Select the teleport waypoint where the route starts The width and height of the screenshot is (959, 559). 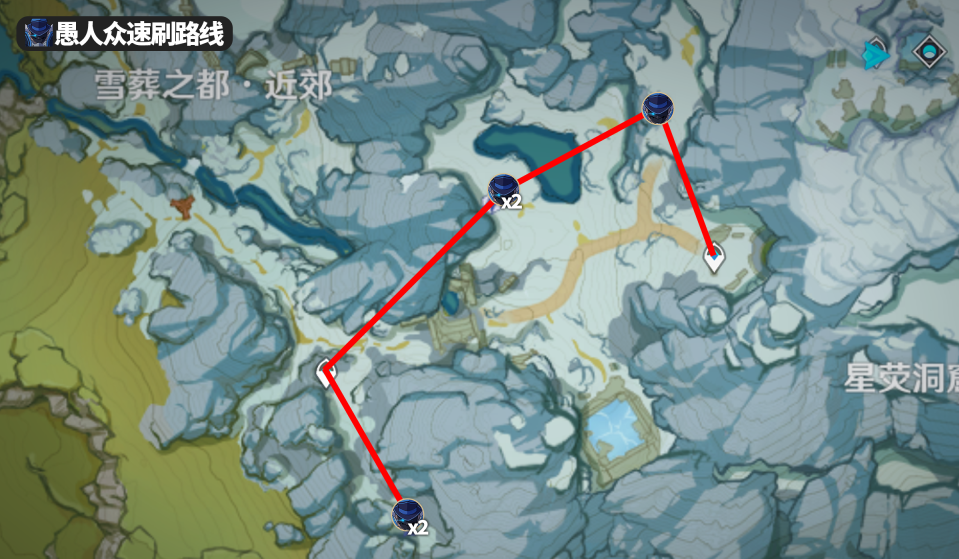pyautogui.click(x=714, y=260)
